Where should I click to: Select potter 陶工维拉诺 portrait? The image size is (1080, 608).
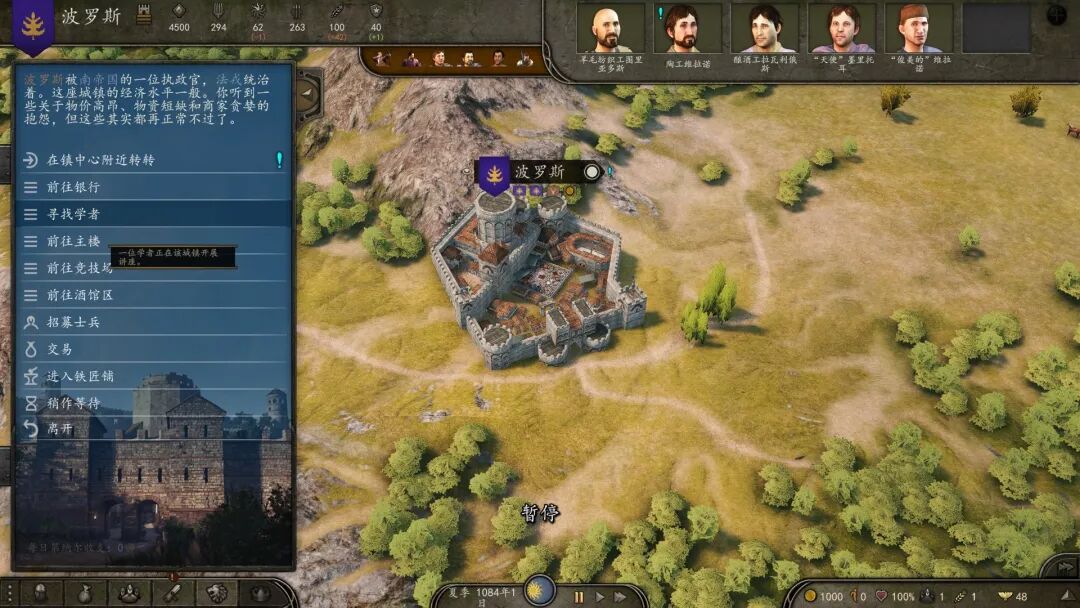click(686, 29)
